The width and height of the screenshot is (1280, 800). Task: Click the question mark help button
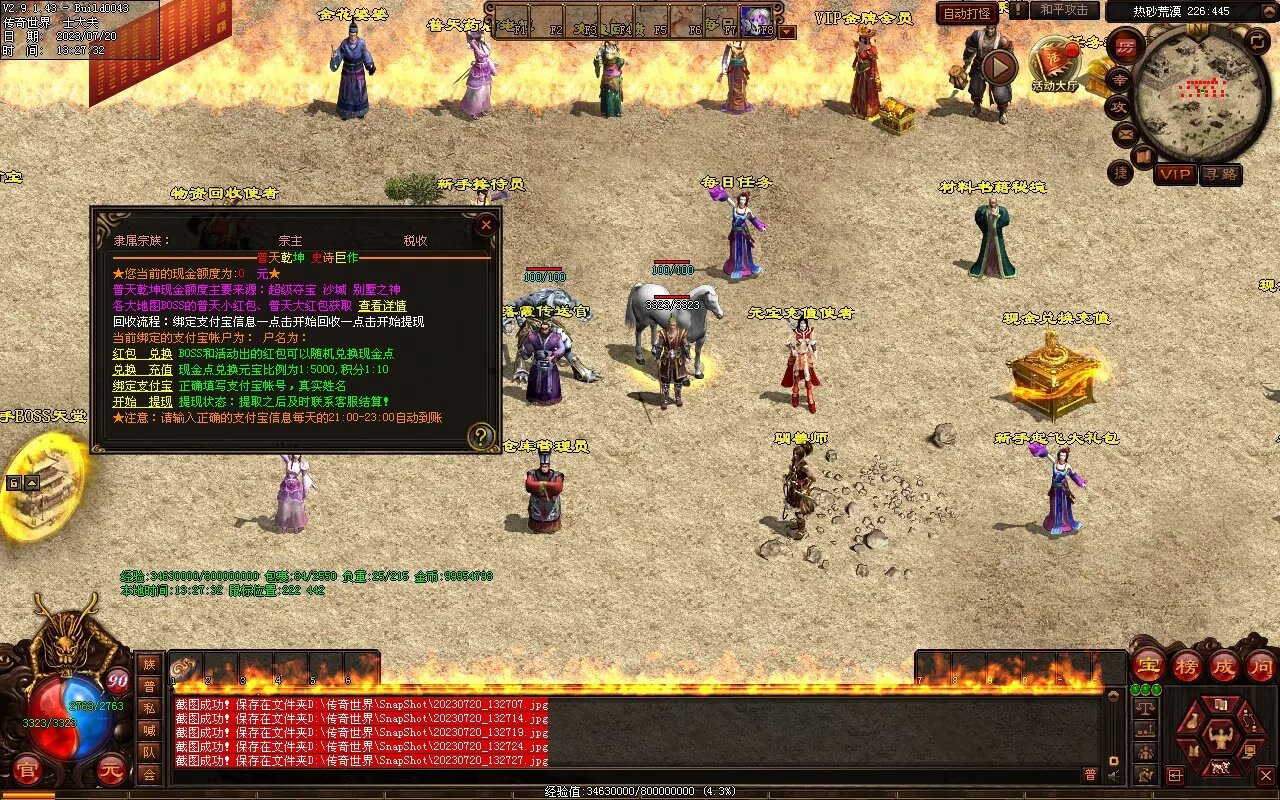481,436
